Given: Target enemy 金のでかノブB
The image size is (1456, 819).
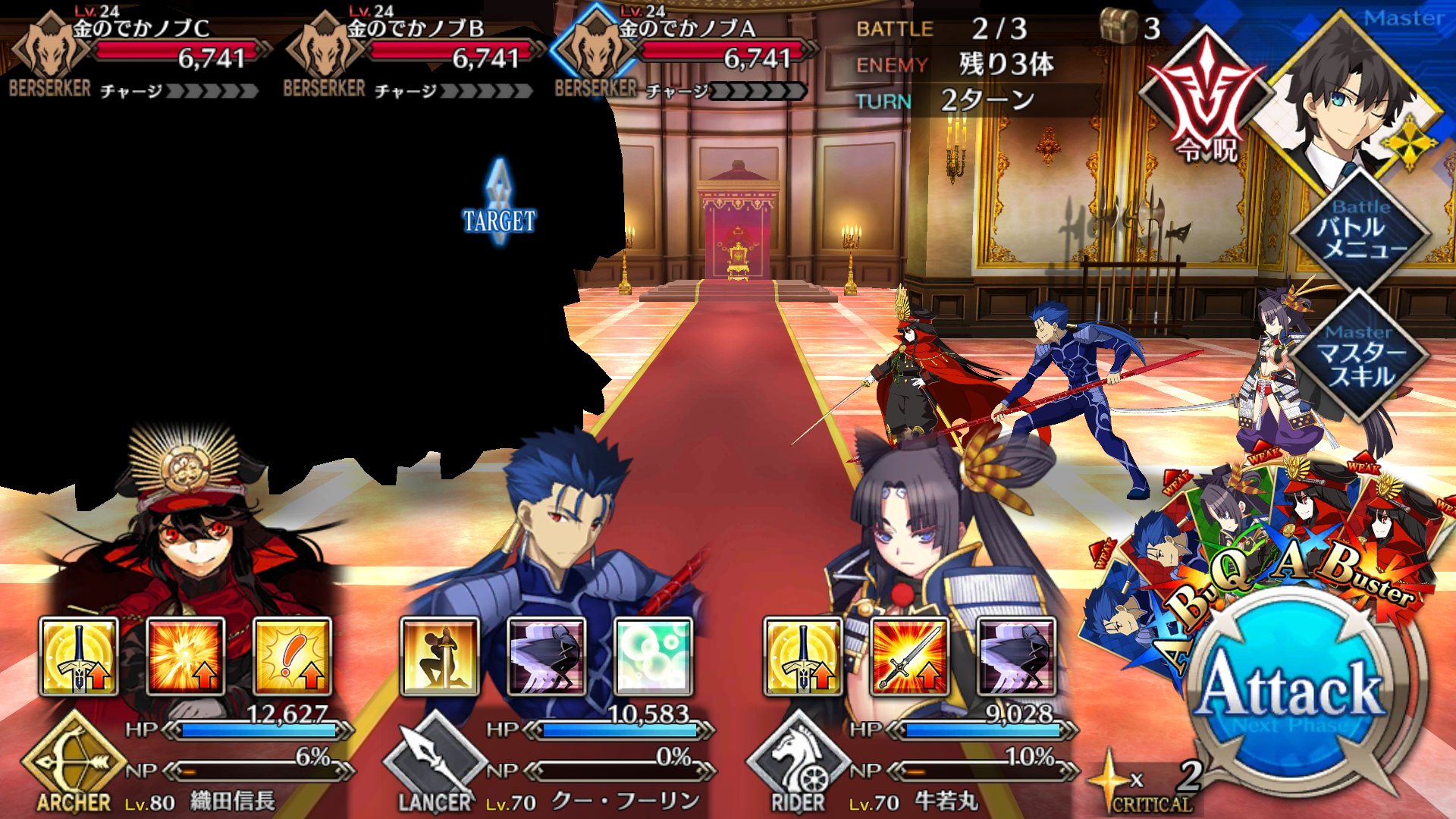Looking at the screenshot, I should pos(411,55).
